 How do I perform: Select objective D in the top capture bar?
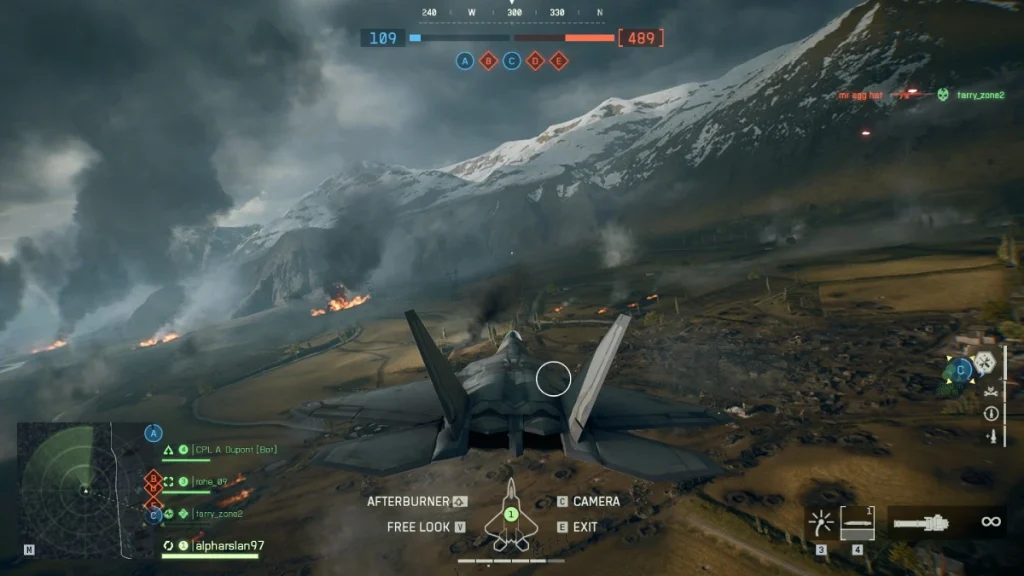[x=535, y=61]
